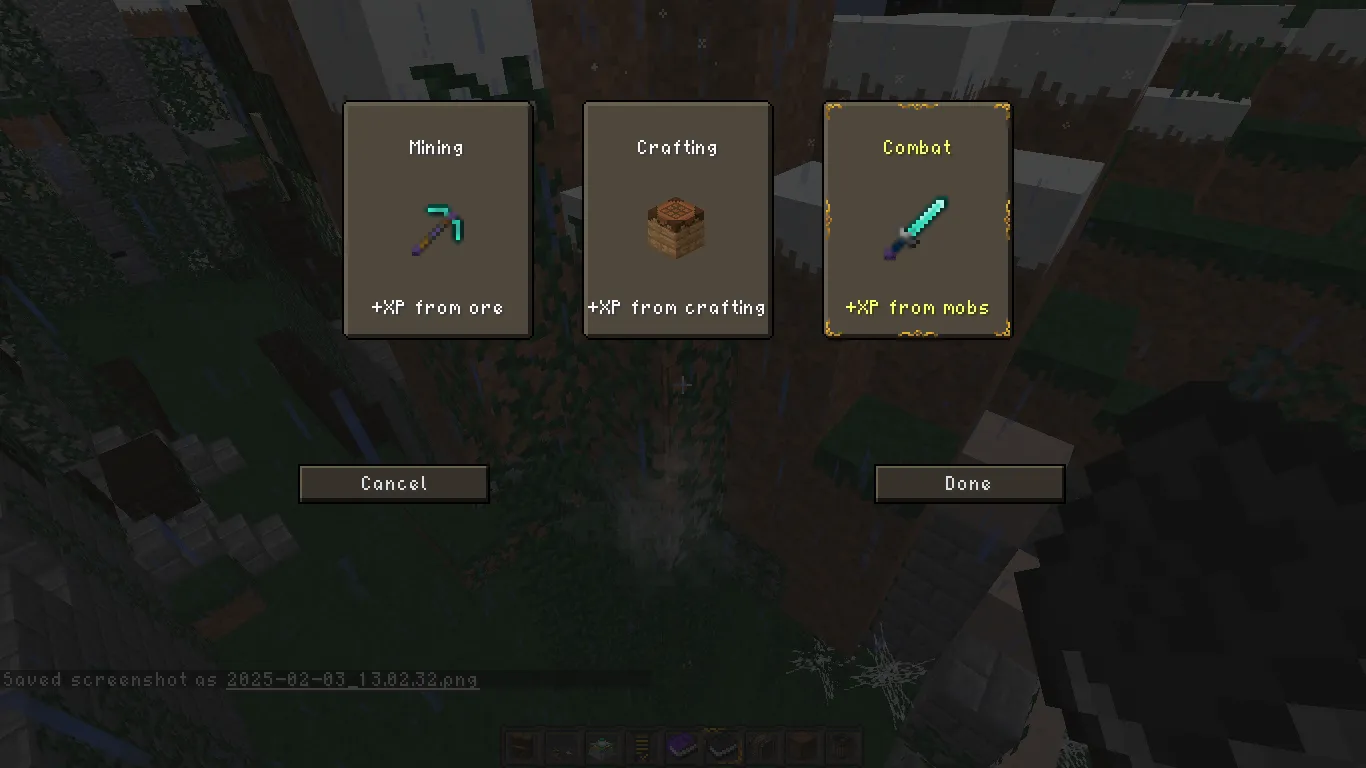The width and height of the screenshot is (1366, 768).
Task: Confirm skill choice with the Done button
Action: point(968,483)
